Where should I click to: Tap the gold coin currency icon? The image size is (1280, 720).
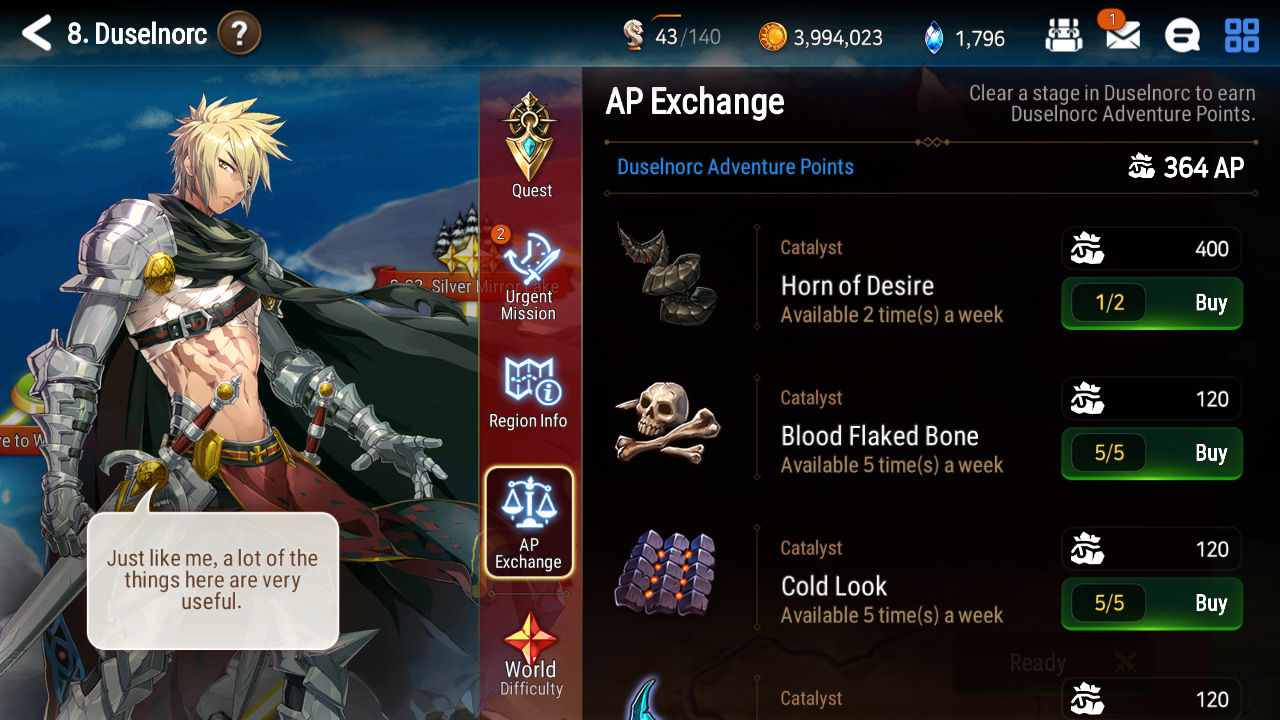tap(772, 37)
